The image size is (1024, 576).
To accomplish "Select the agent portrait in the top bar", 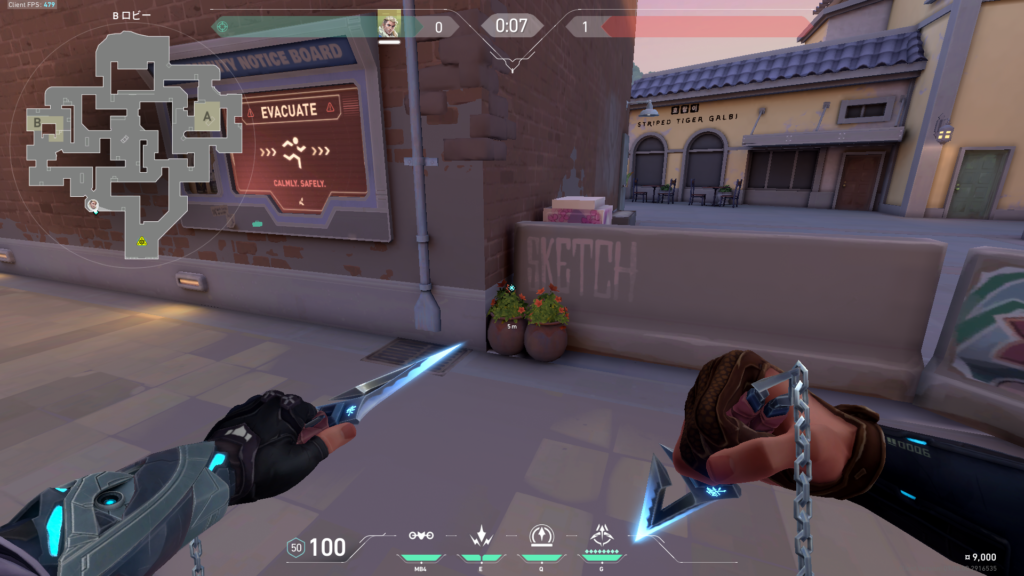I will pos(389,25).
